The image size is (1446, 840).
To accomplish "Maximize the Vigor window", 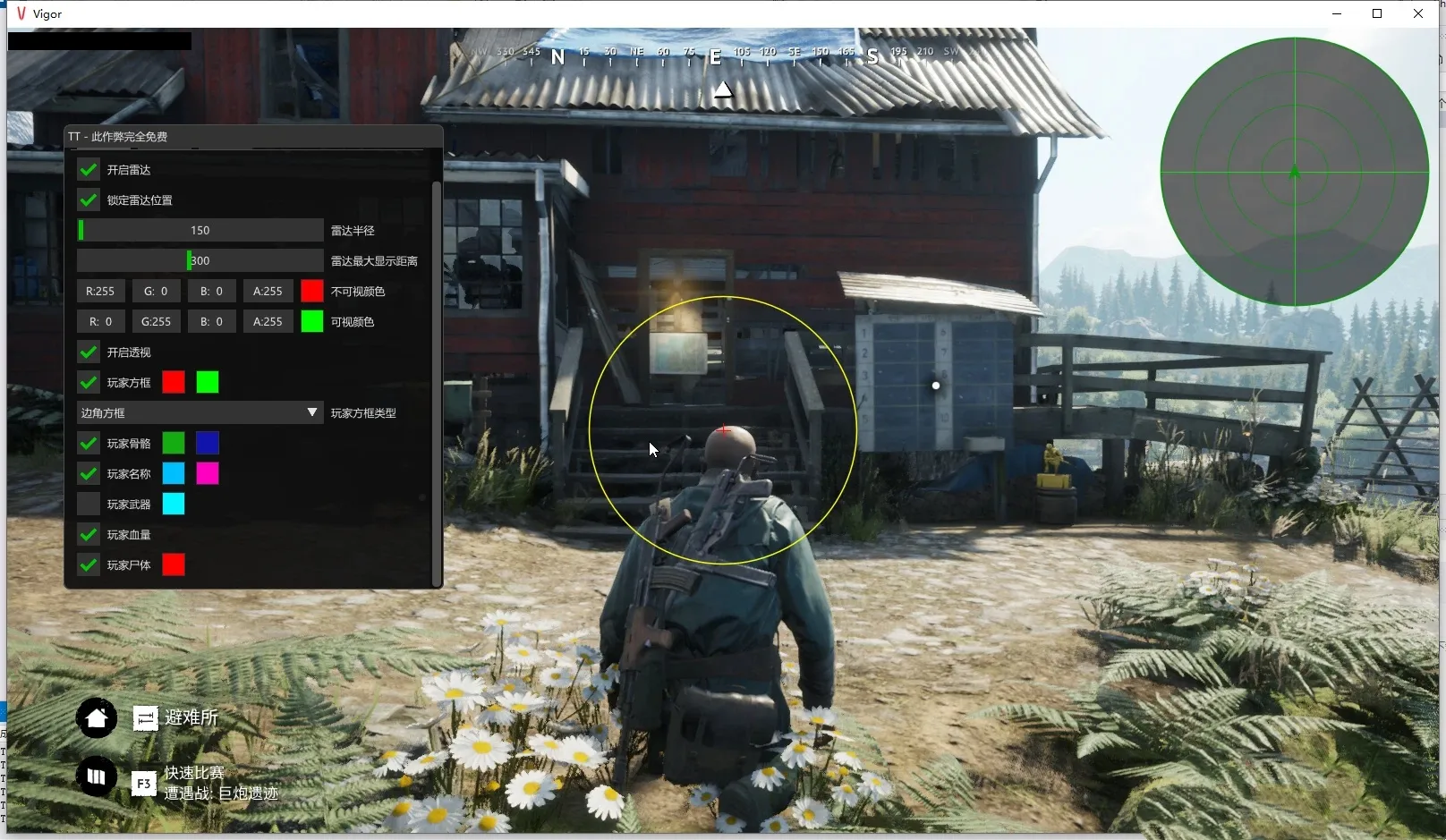I will coord(1377,13).
